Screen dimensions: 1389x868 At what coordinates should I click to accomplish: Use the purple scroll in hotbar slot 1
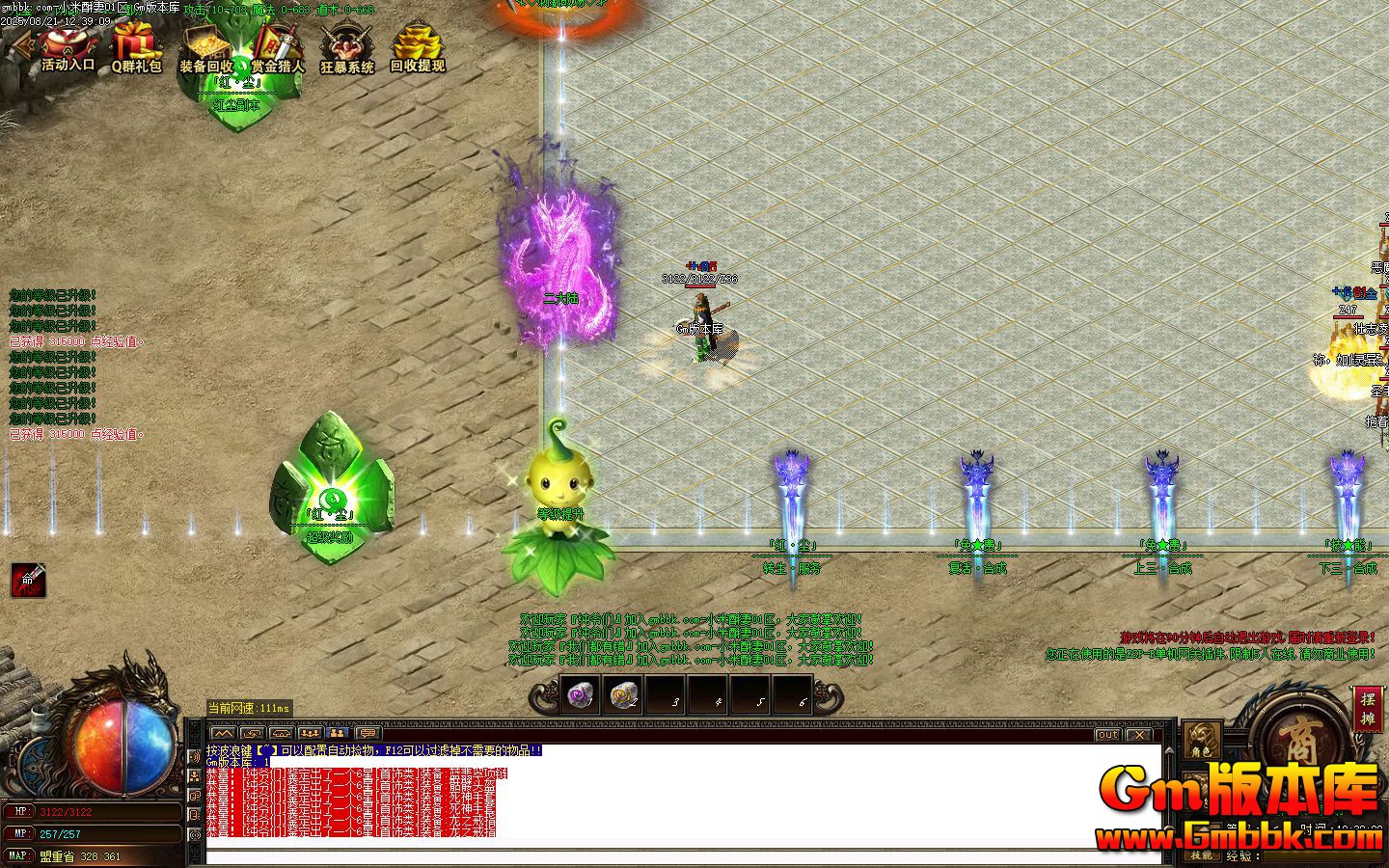pos(580,694)
